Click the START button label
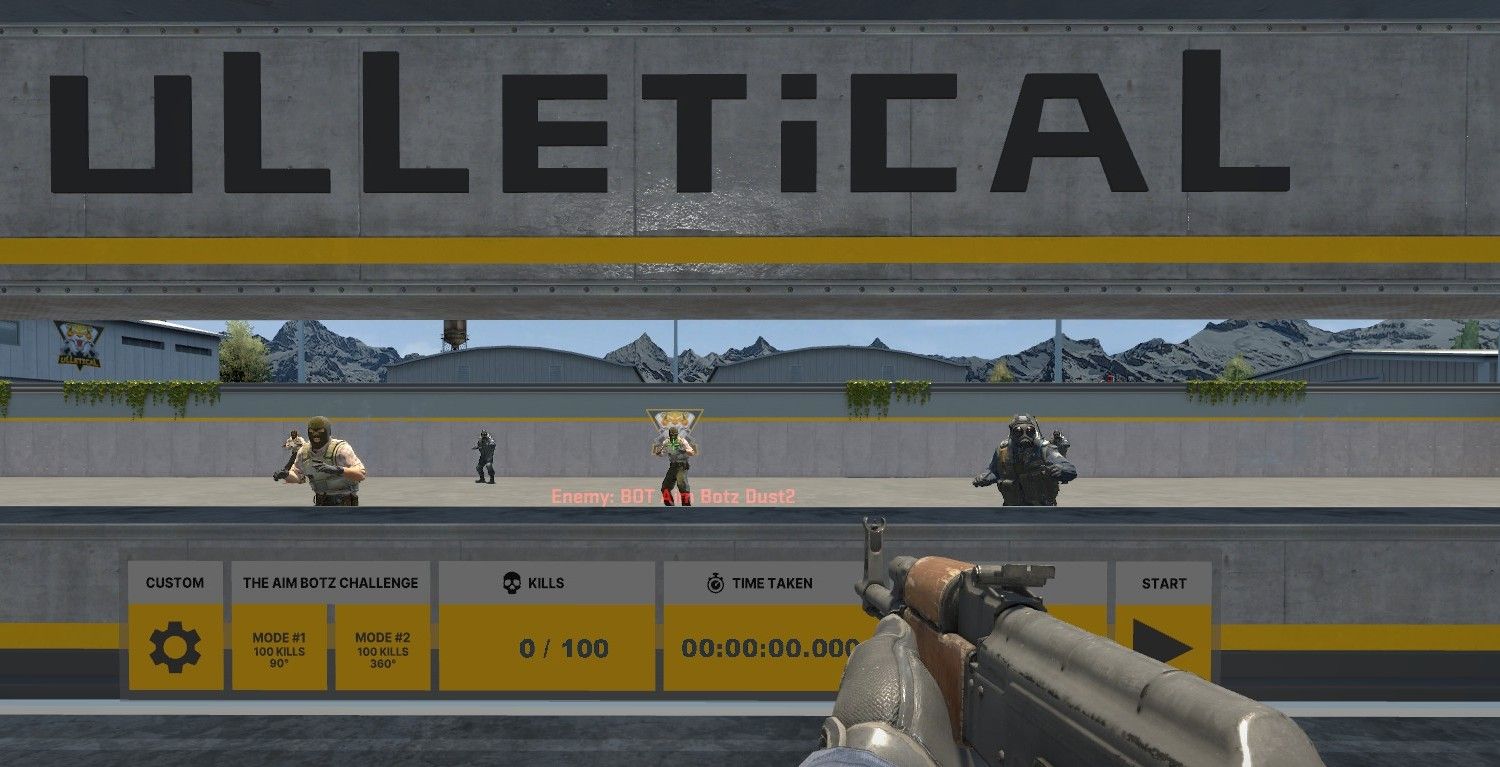The image size is (1500, 767). (1166, 582)
